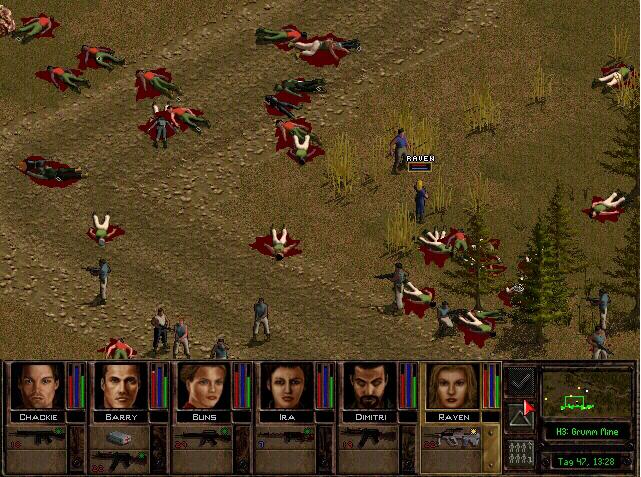Select Chackie's portrait
641x477 pixels.
36,386
